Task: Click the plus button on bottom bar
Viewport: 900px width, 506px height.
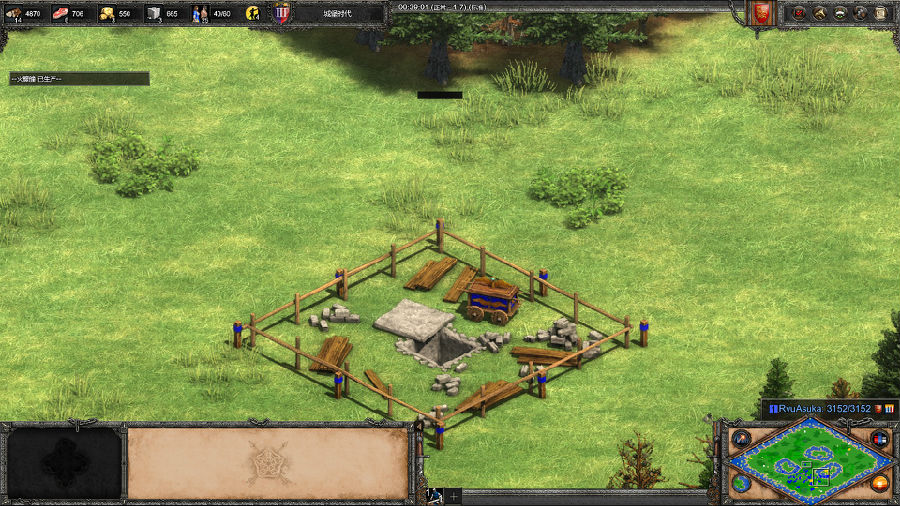Action: [x=453, y=496]
